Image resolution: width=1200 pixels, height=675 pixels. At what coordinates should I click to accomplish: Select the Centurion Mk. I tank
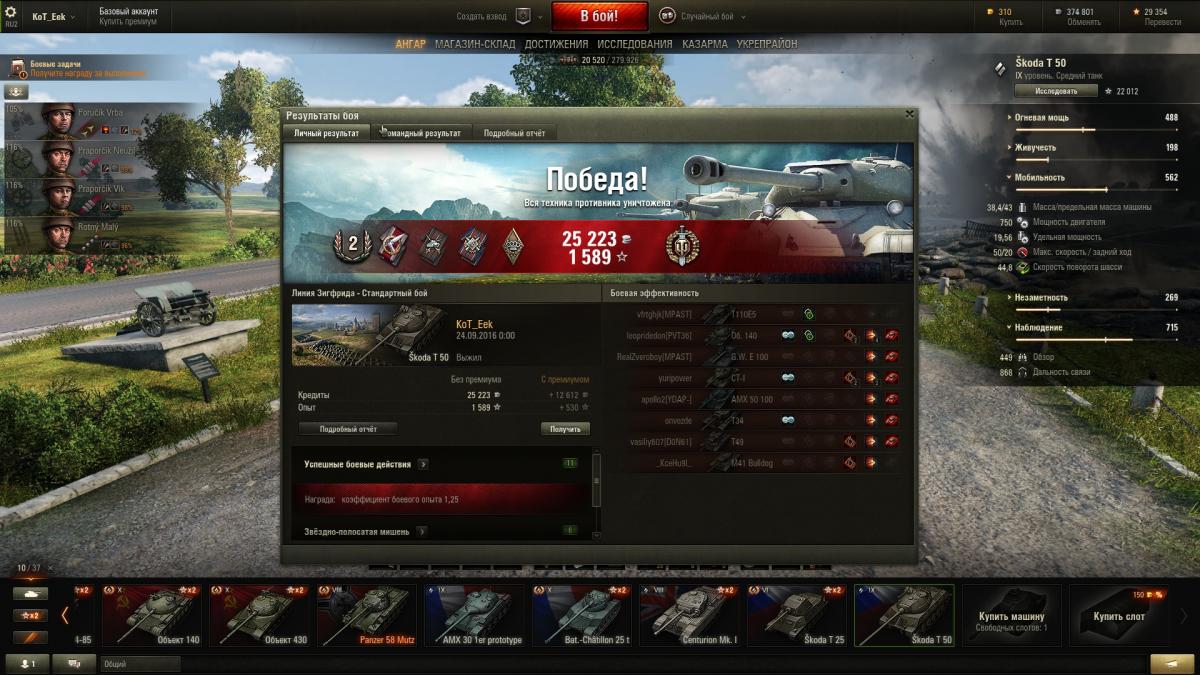coord(689,614)
